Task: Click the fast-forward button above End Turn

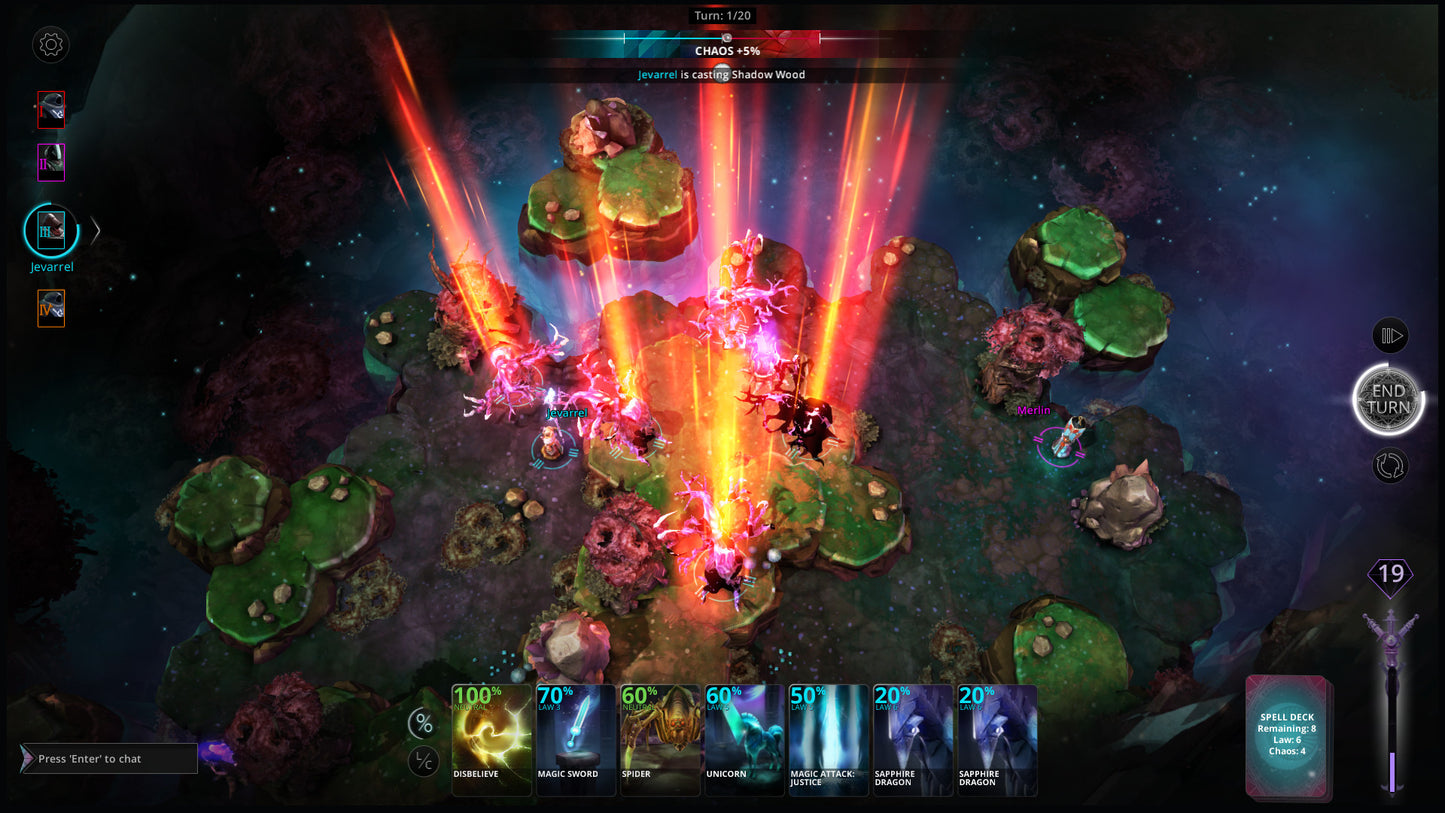Action: pos(1390,336)
